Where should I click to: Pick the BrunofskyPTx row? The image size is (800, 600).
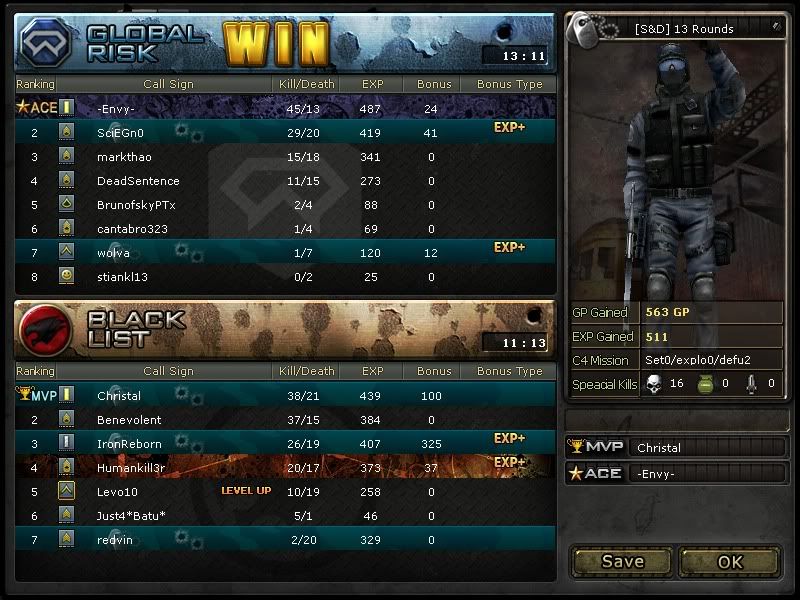285,205
